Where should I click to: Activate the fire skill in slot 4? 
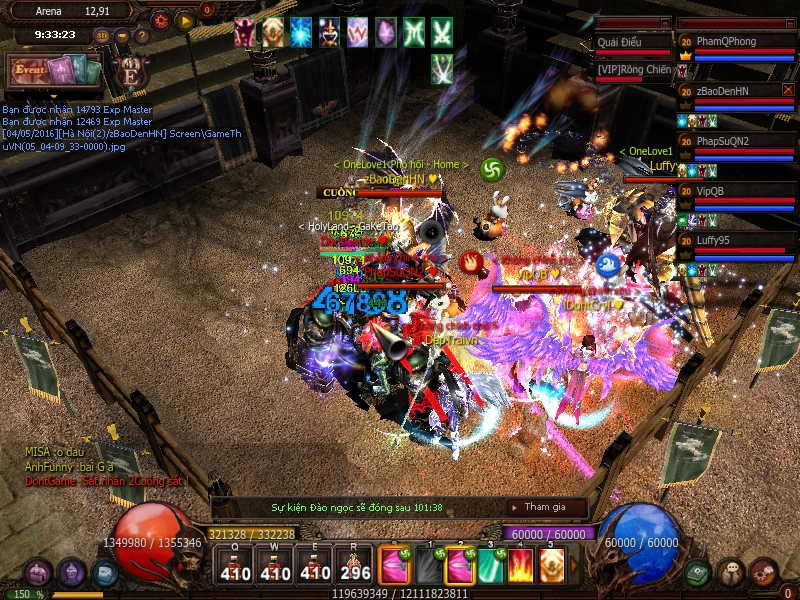tap(520, 566)
